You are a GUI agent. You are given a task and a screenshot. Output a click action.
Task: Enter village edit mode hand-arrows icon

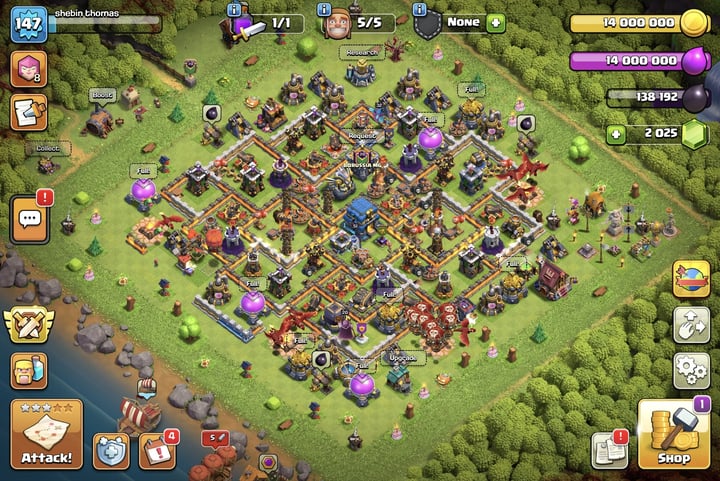pyautogui.click(x=691, y=323)
